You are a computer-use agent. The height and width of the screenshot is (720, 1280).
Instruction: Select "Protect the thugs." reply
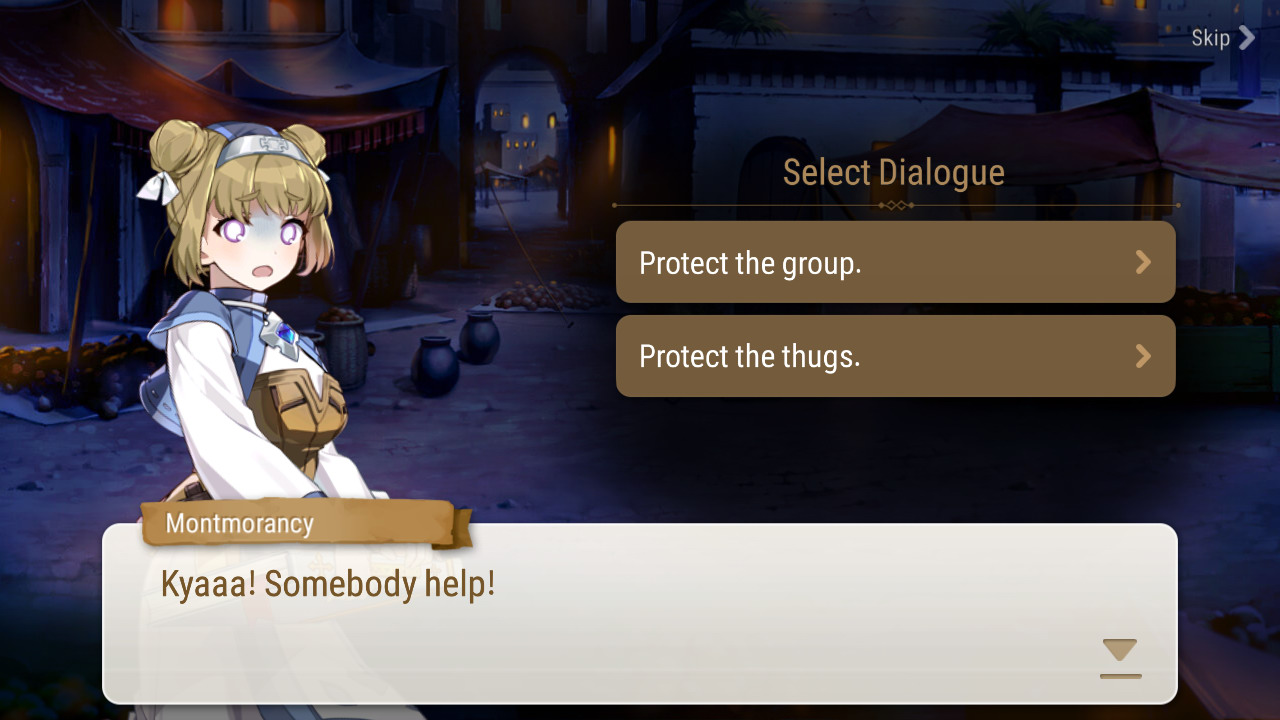click(x=895, y=356)
